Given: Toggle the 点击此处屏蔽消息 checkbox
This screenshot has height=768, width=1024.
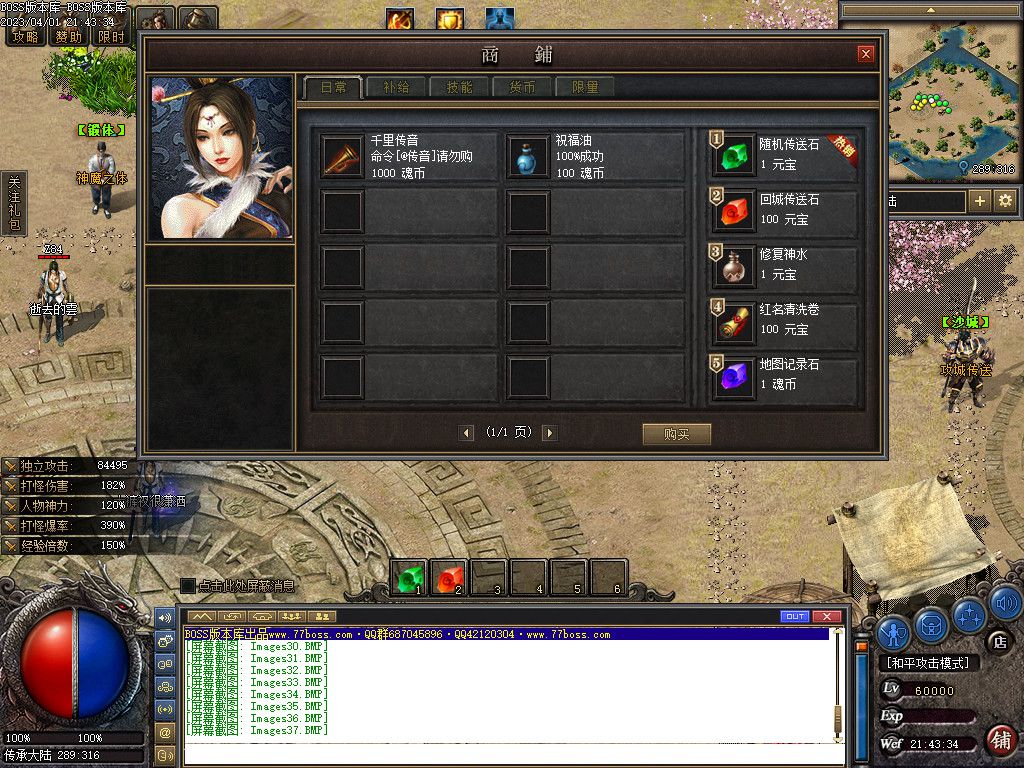Looking at the screenshot, I should click(x=187, y=586).
